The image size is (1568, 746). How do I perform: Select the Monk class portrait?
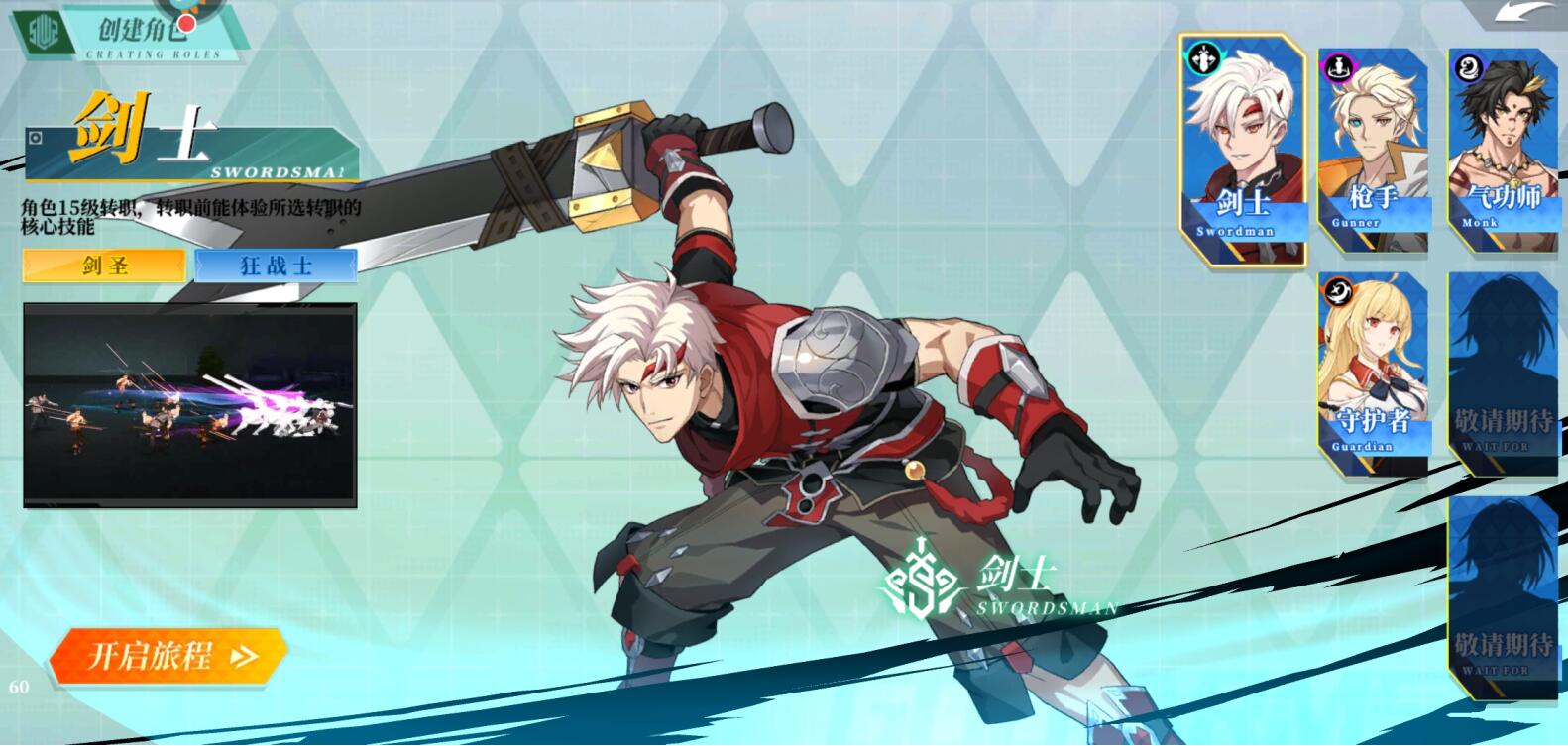(1503, 149)
